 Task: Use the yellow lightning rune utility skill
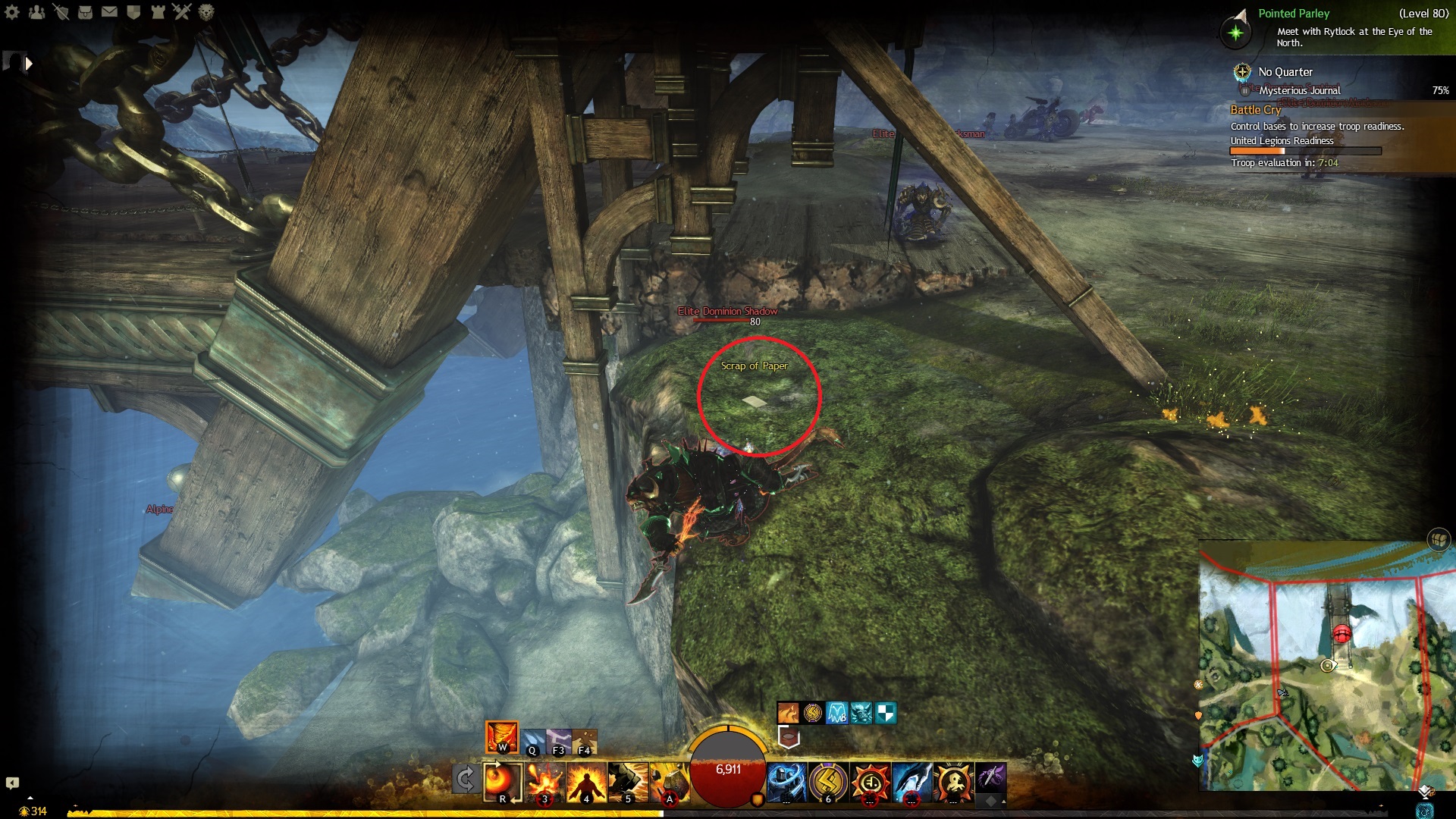click(x=828, y=782)
